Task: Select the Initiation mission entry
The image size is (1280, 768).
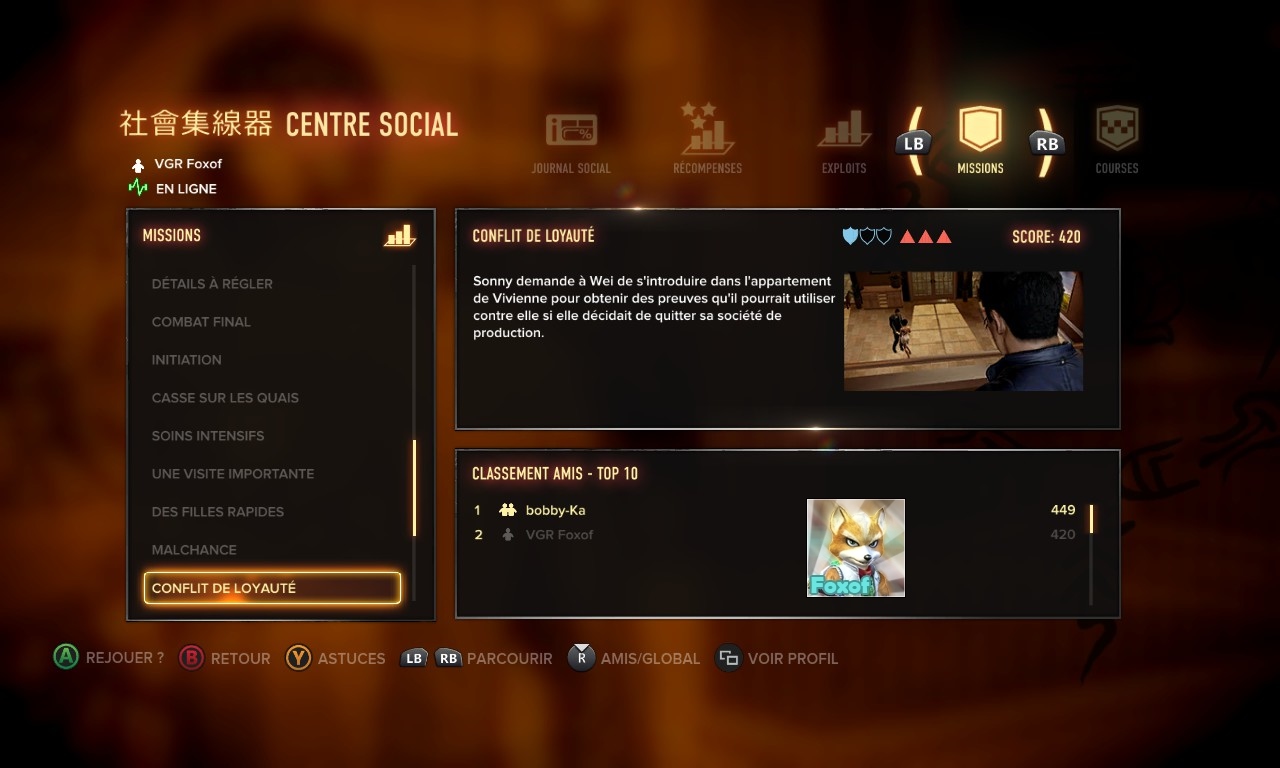Action: 187,360
